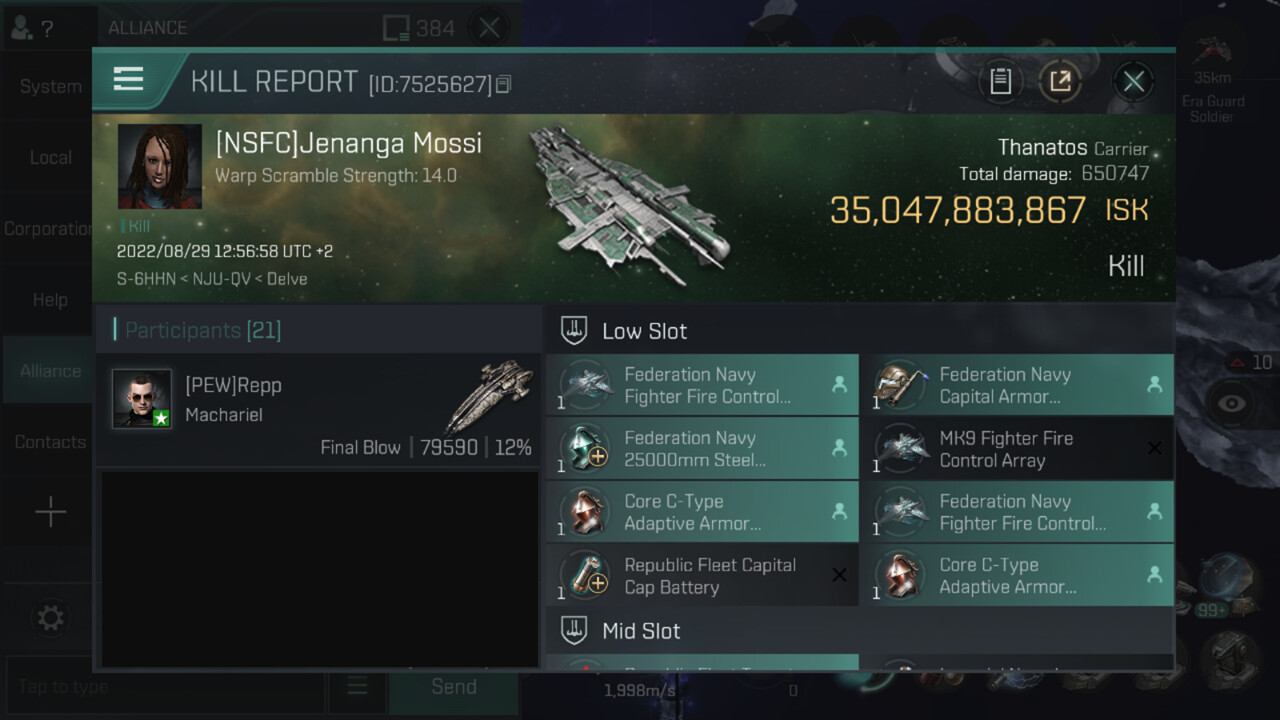The image size is (1280, 720).
Task: Close the Kill Report window
Action: pos(1133,82)
